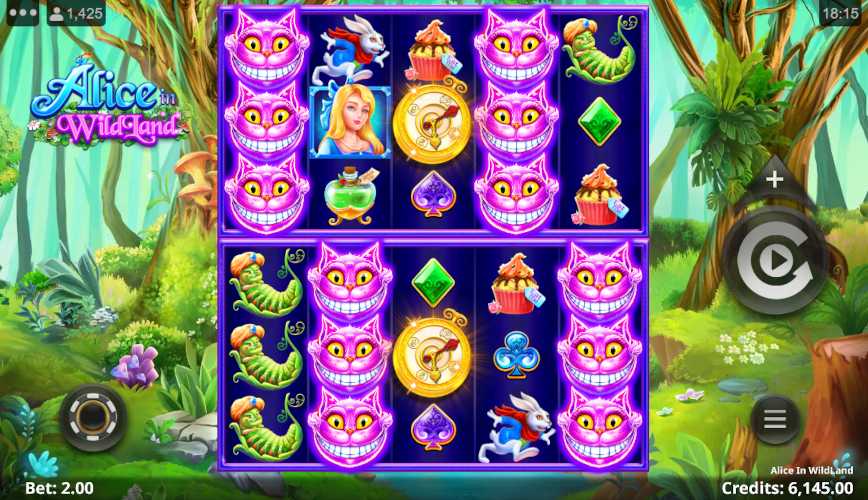Spin the reels with the circular arrow button
The width and height of the screenshot is (868, 500).
click(775, 261)
